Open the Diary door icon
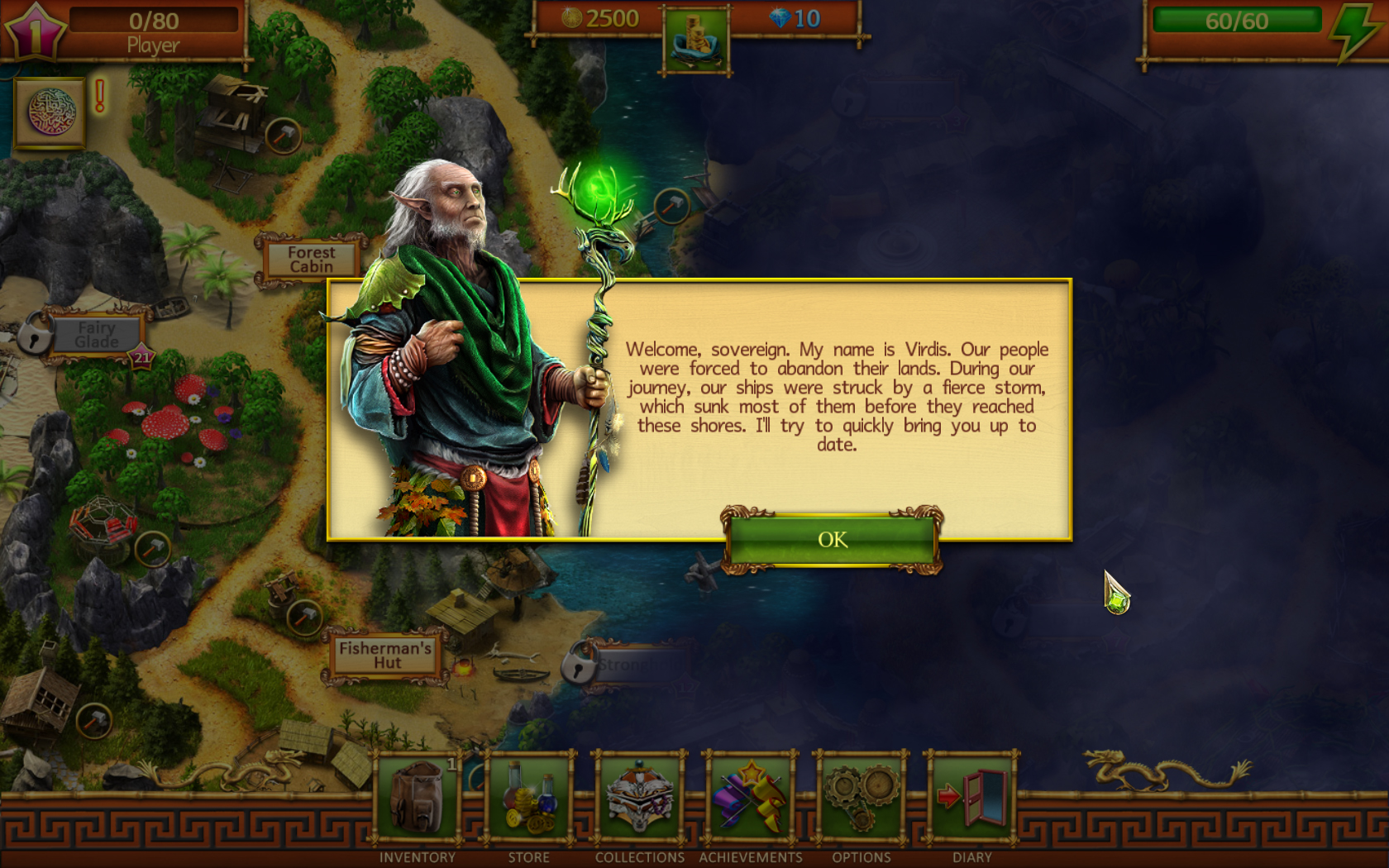Screen dimensions: 1389x868 click(x=971, y=796)
